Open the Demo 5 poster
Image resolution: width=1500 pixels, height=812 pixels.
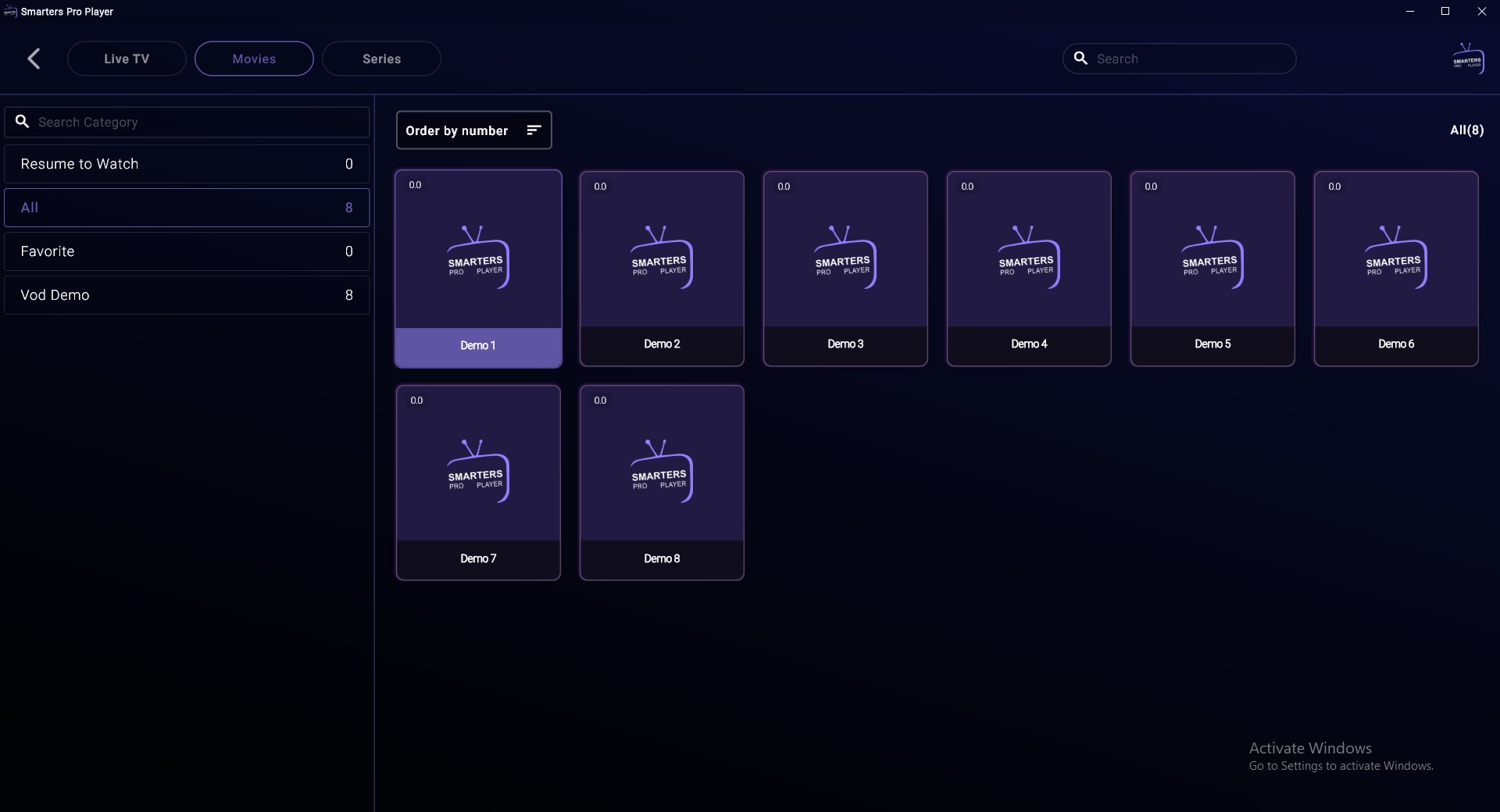coord(1212,269)
